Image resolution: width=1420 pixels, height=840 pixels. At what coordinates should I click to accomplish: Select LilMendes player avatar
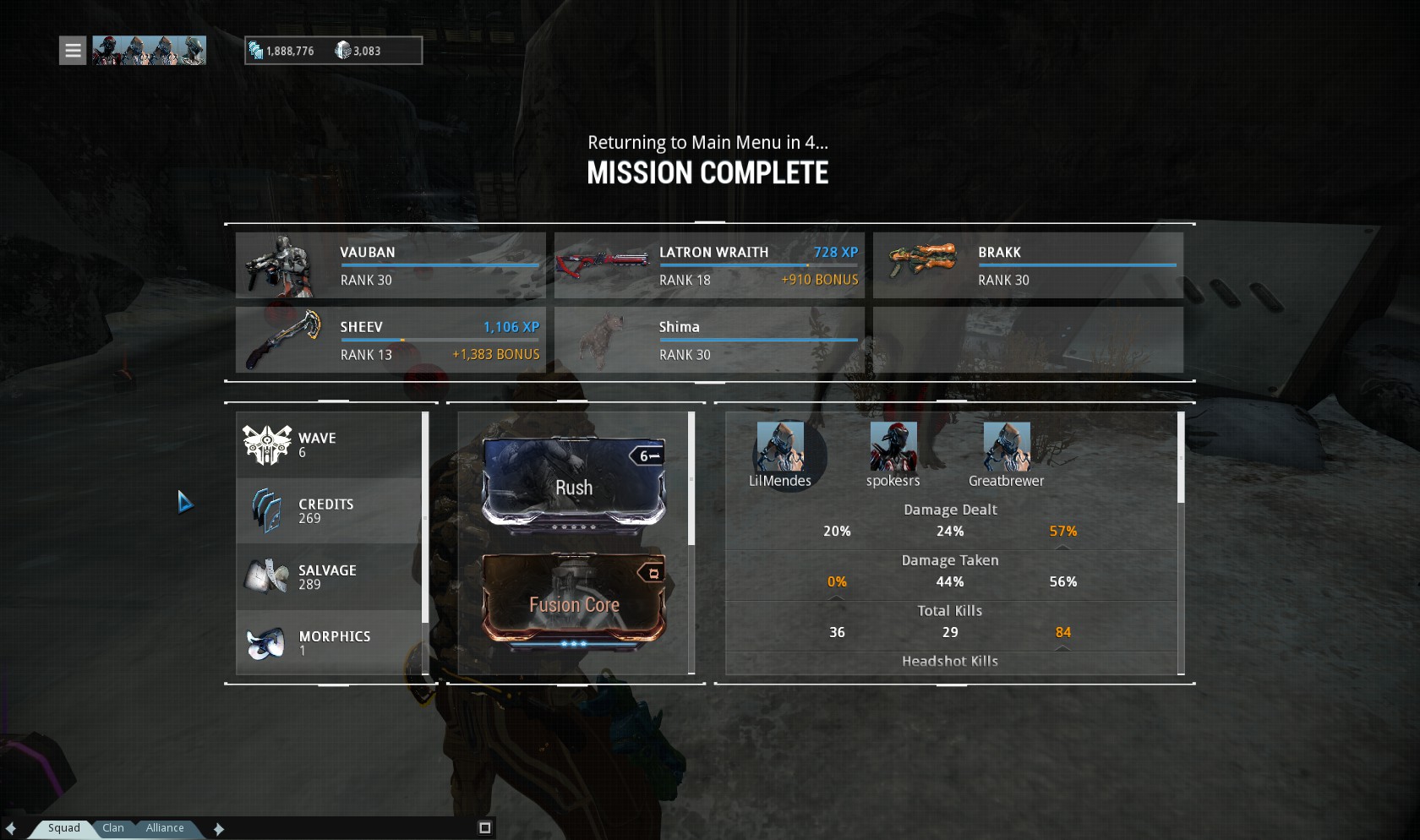tap(780, 447)
